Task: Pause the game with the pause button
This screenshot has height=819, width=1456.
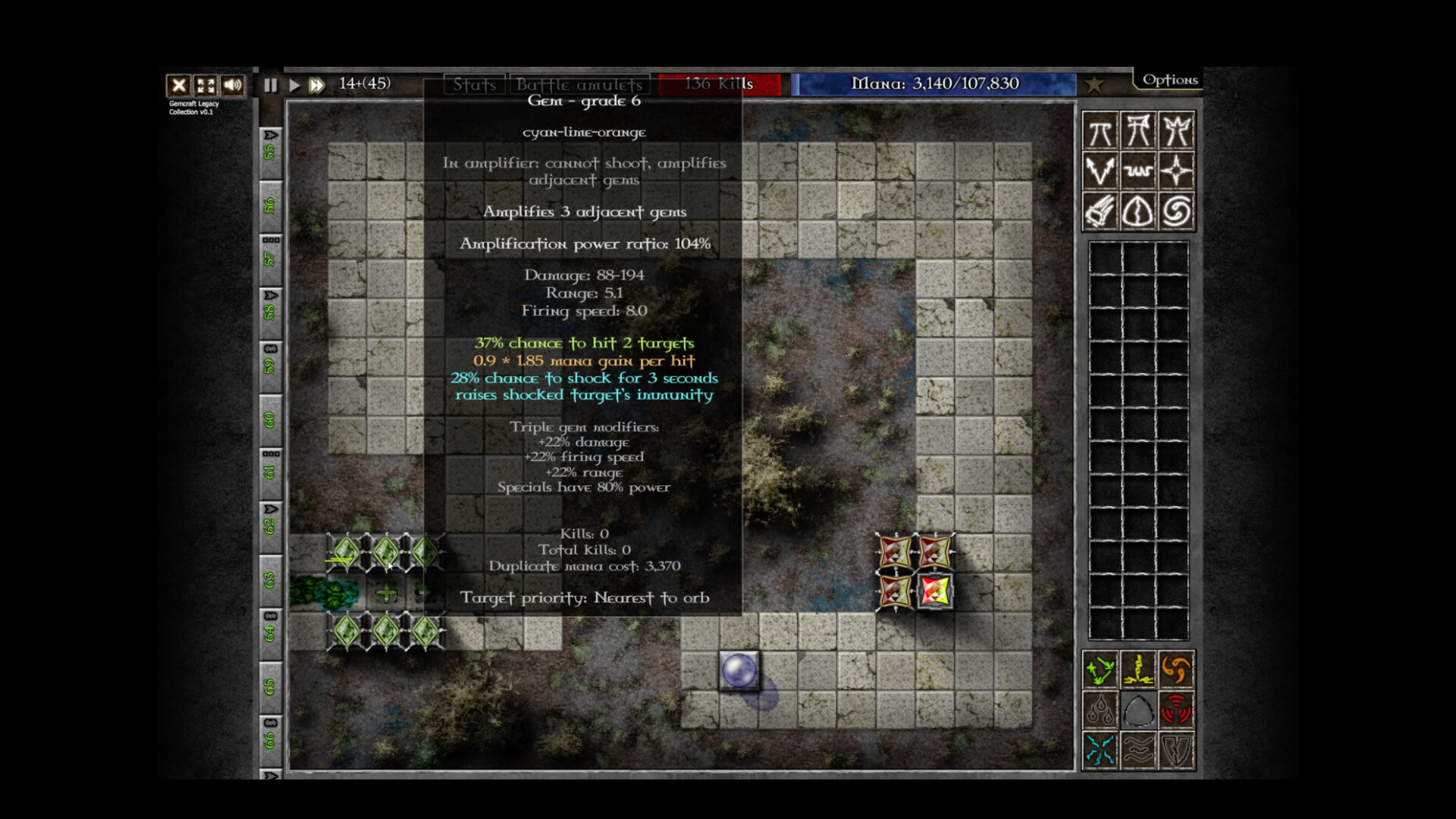Action: 270,85
